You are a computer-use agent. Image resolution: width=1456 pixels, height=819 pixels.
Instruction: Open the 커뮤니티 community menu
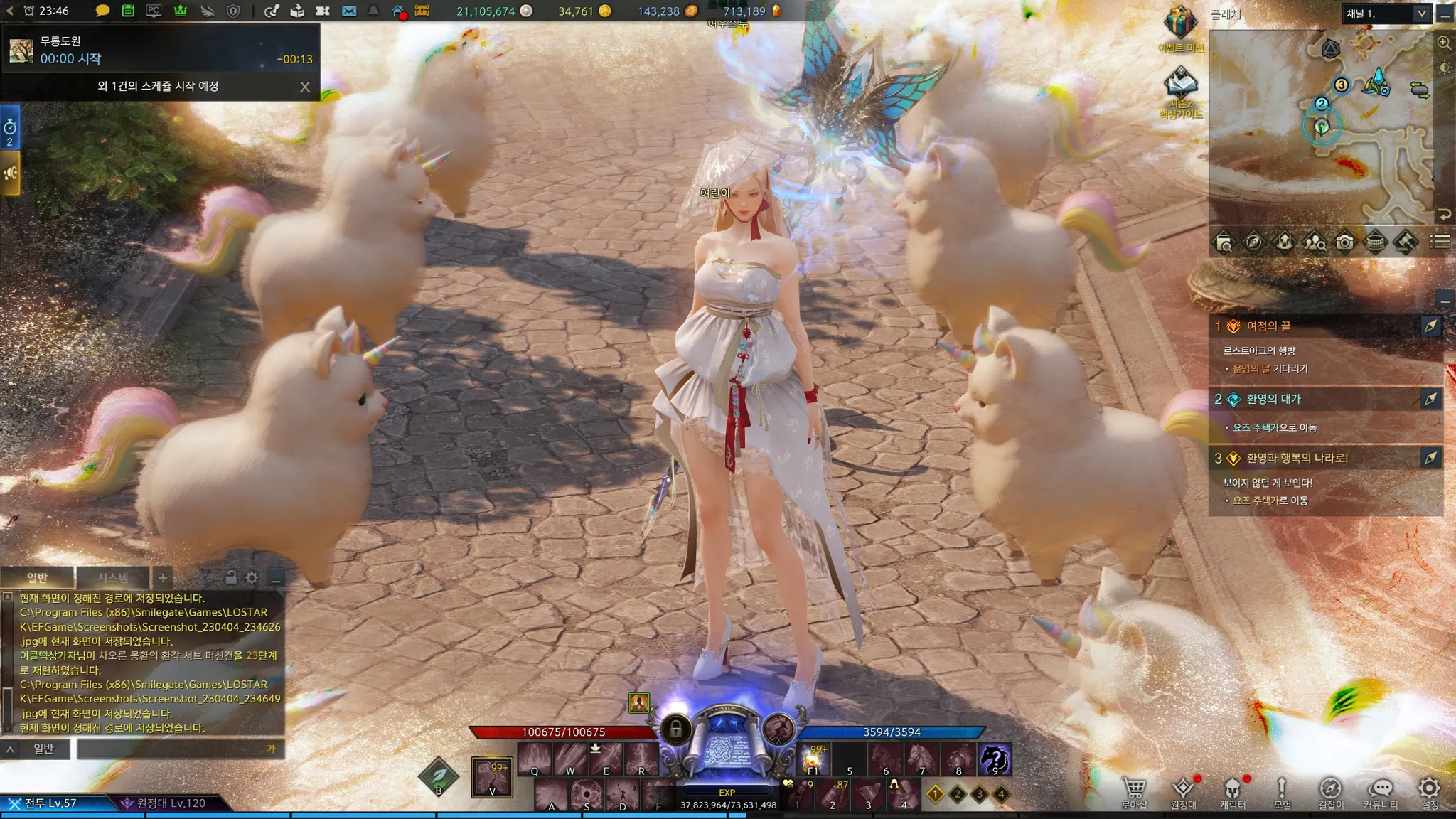pos(1380,791)
